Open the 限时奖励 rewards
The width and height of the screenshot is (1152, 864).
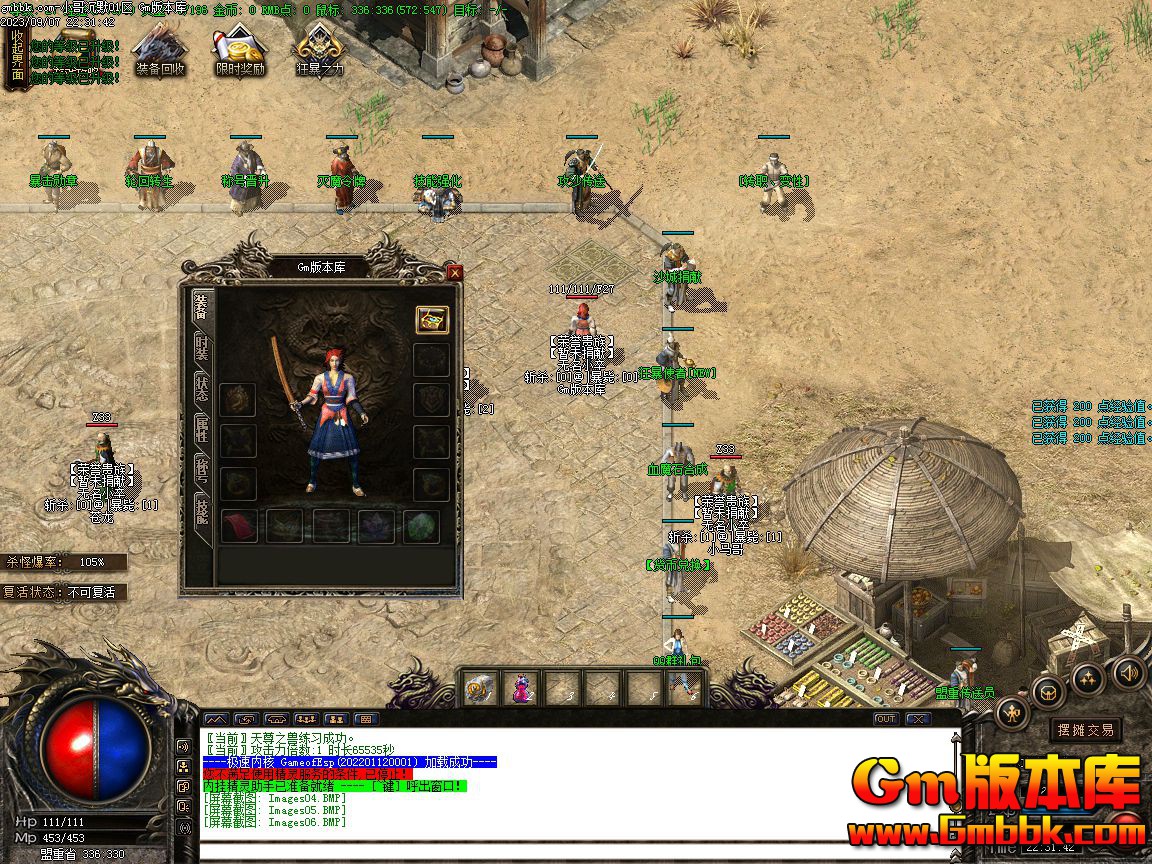[x=240, y=52]
